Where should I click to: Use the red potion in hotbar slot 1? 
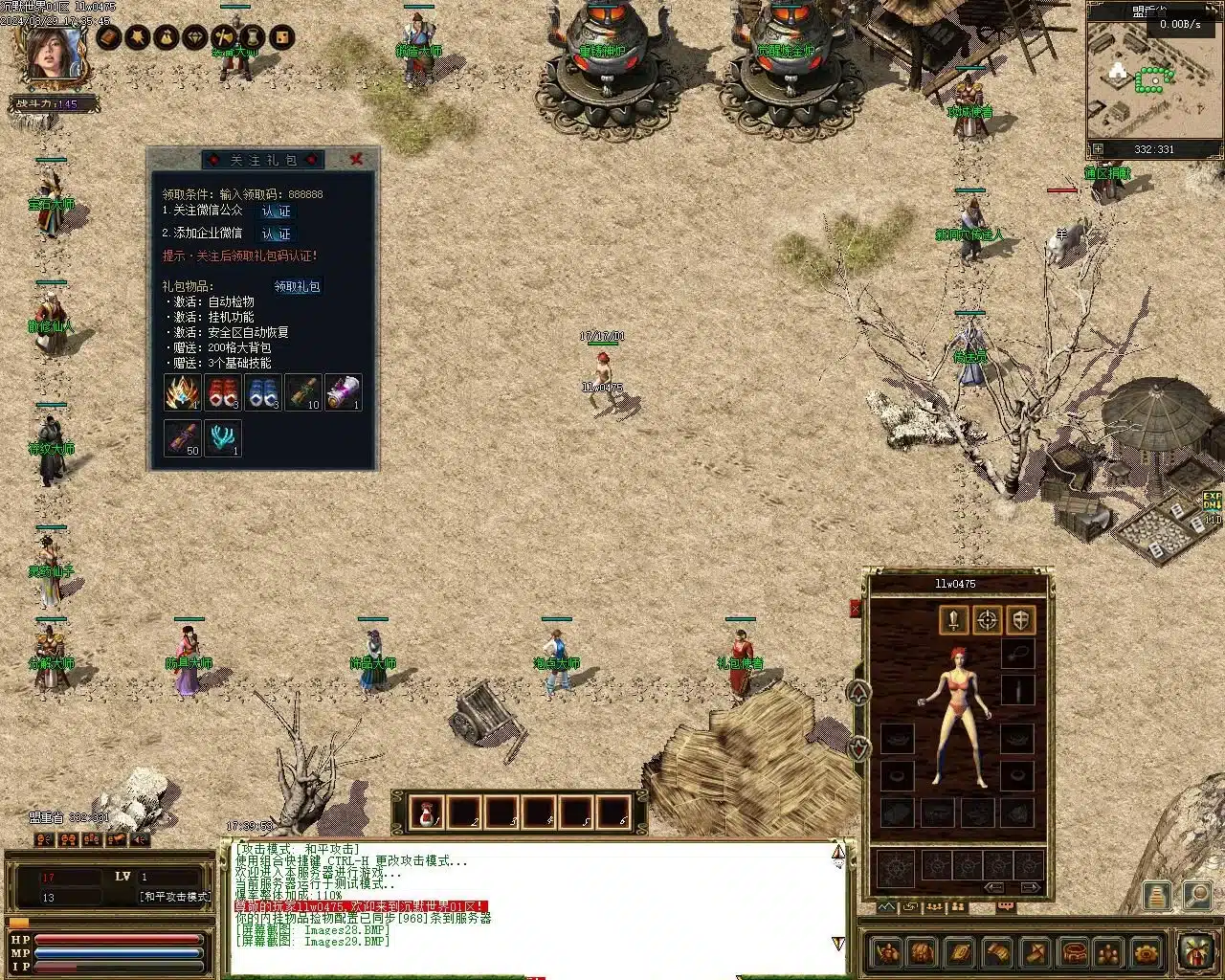[x=426, y=813]
